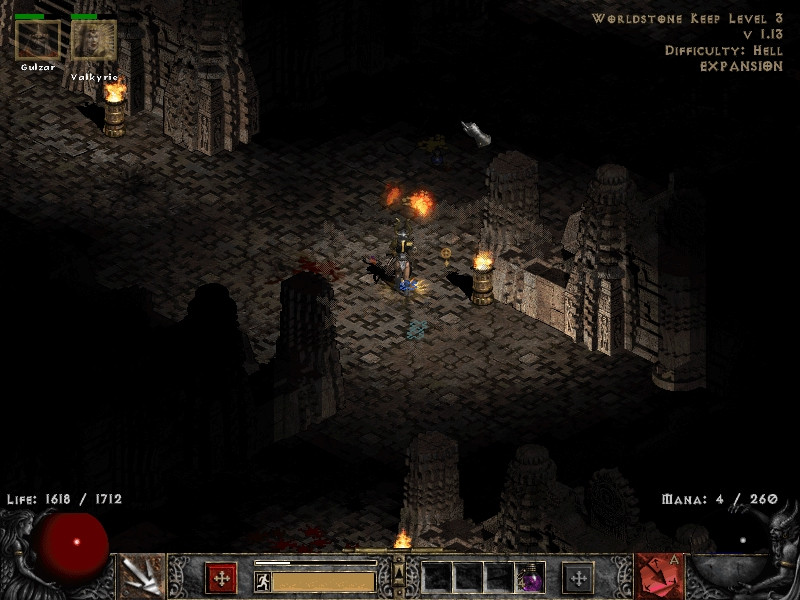800x600 pixels.
Task: Select Gulzar's mercenary portrait
Action: pos(38,40)
